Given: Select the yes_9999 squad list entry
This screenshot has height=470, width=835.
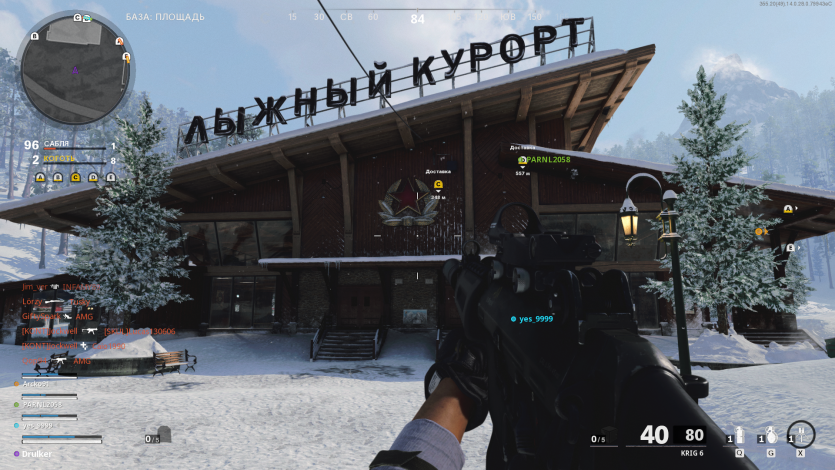Looking at the screenshot, I should pos(40,425).
